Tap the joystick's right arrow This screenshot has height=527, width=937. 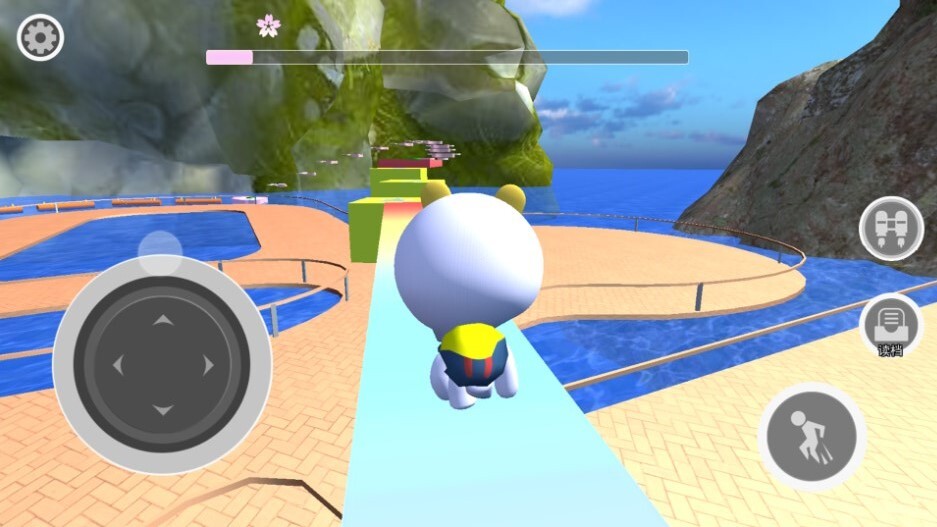pyautogui.click(x=208, y=365)
